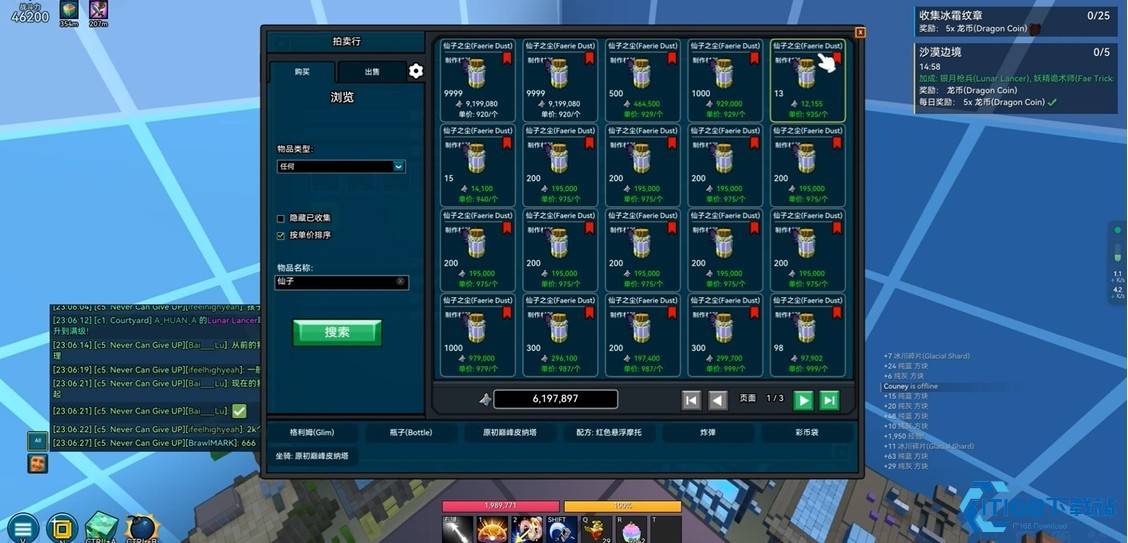Choose the 格利姆(Glim) quick search entry
This screenshot has height=543, width=1128.
click(312, 433)
